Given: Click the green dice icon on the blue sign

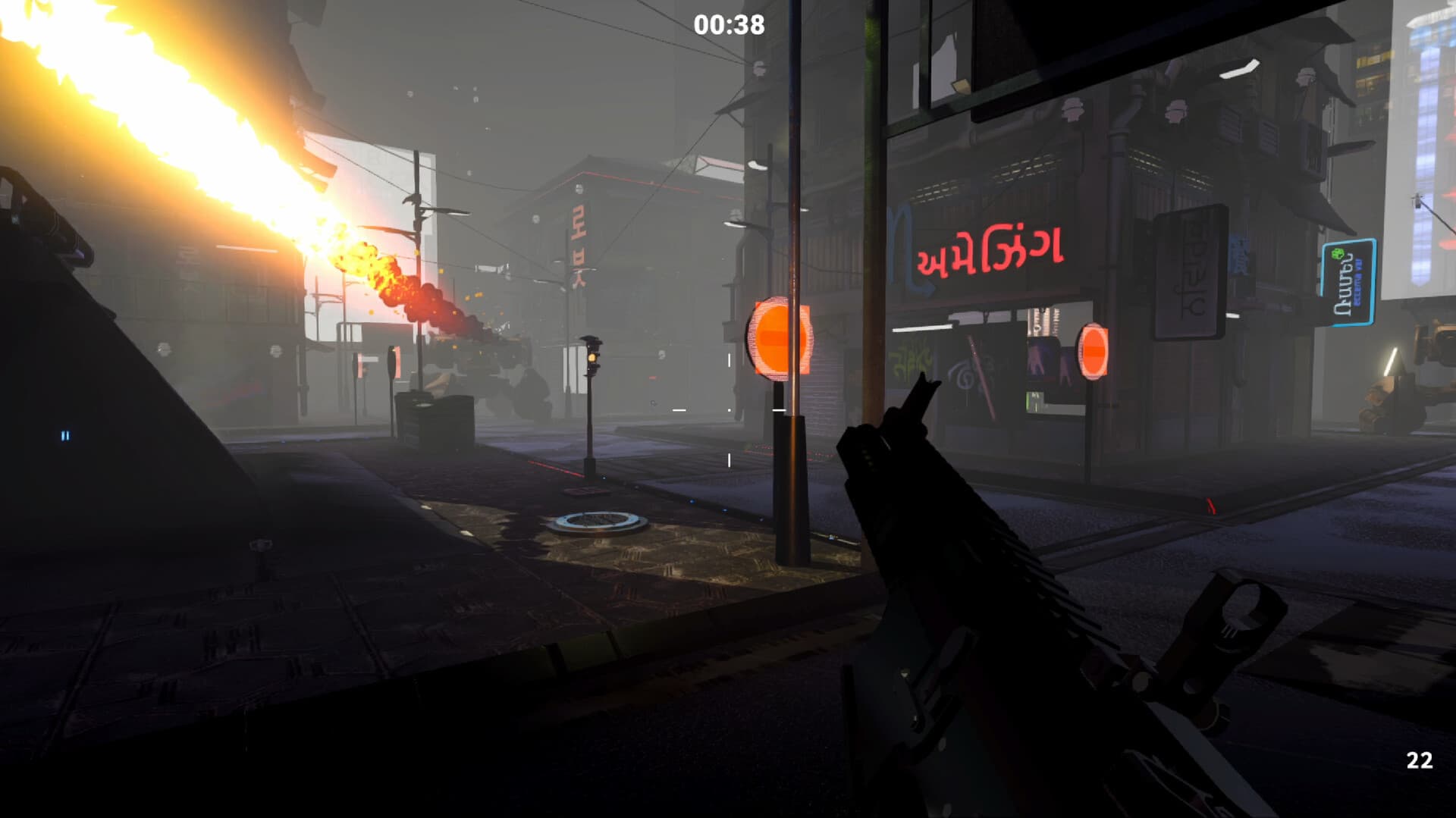Looking at the screenshot, I should point(1338,253).
